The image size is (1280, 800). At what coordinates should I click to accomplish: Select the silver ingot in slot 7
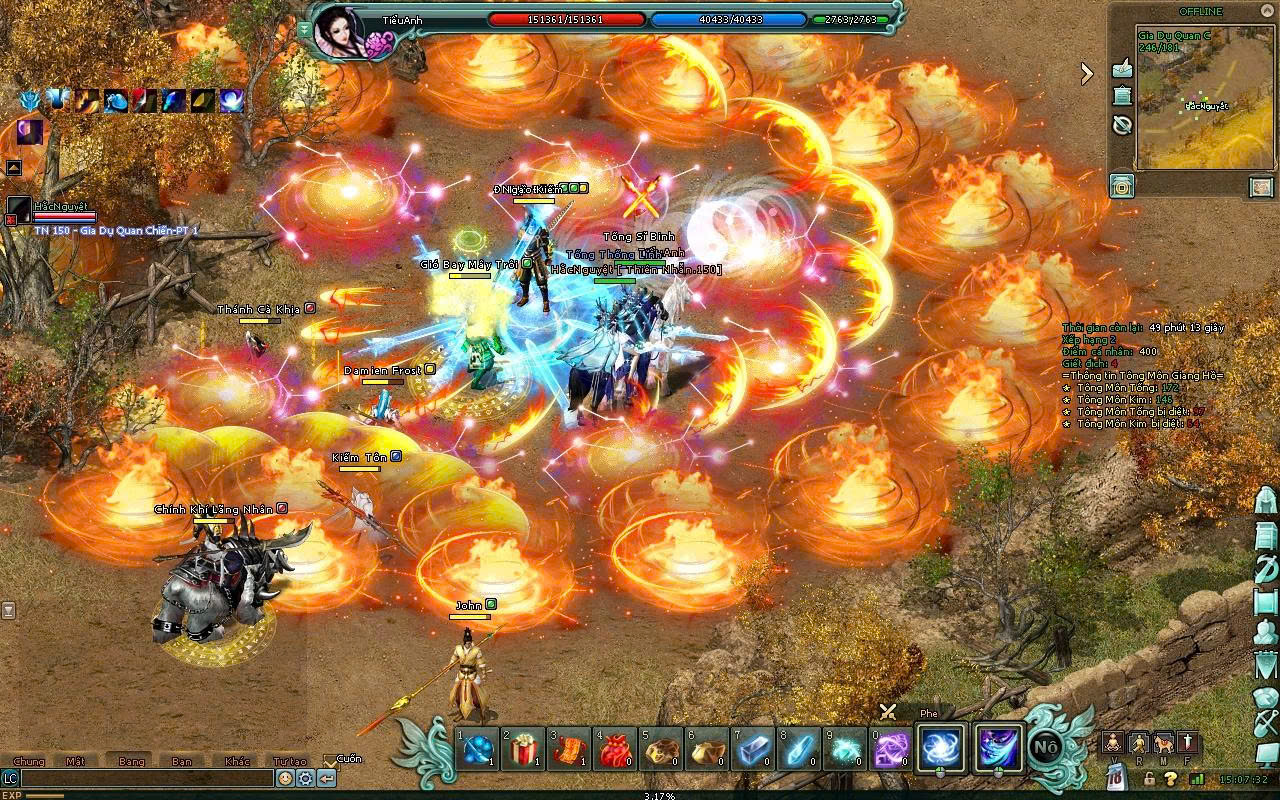click(x=753, y=750)
